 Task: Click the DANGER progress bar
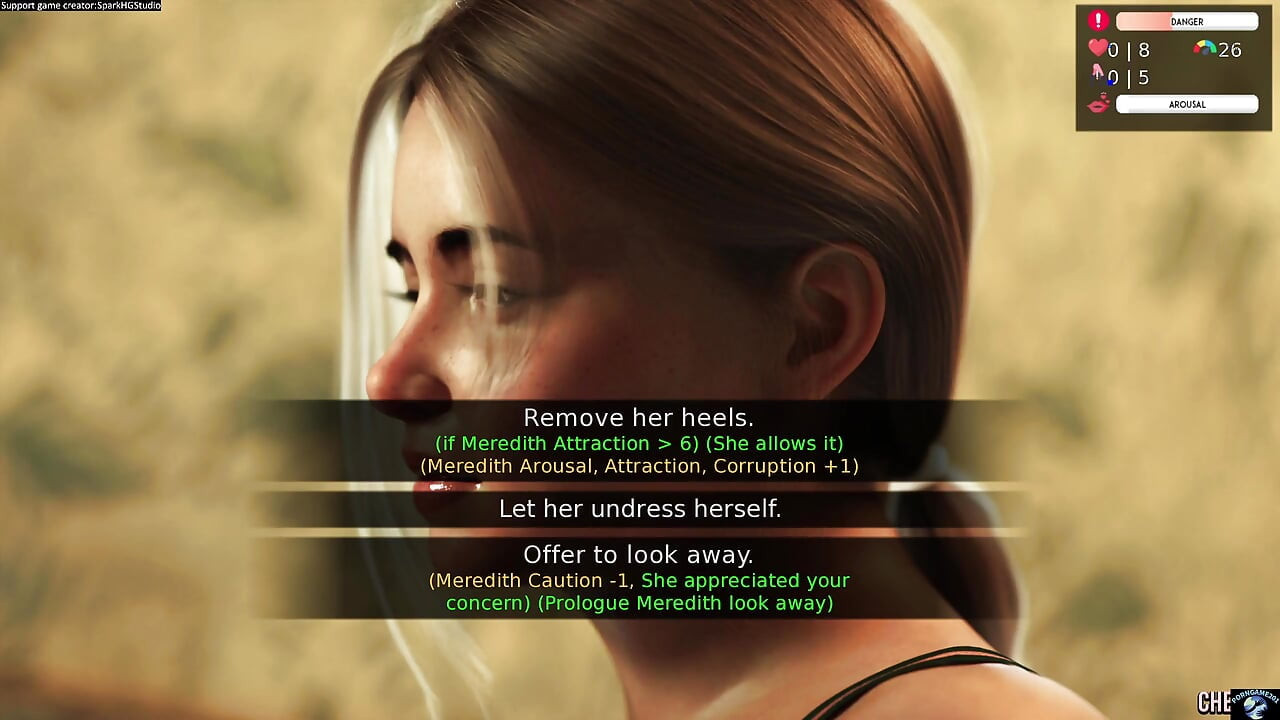pos(1186,21)
